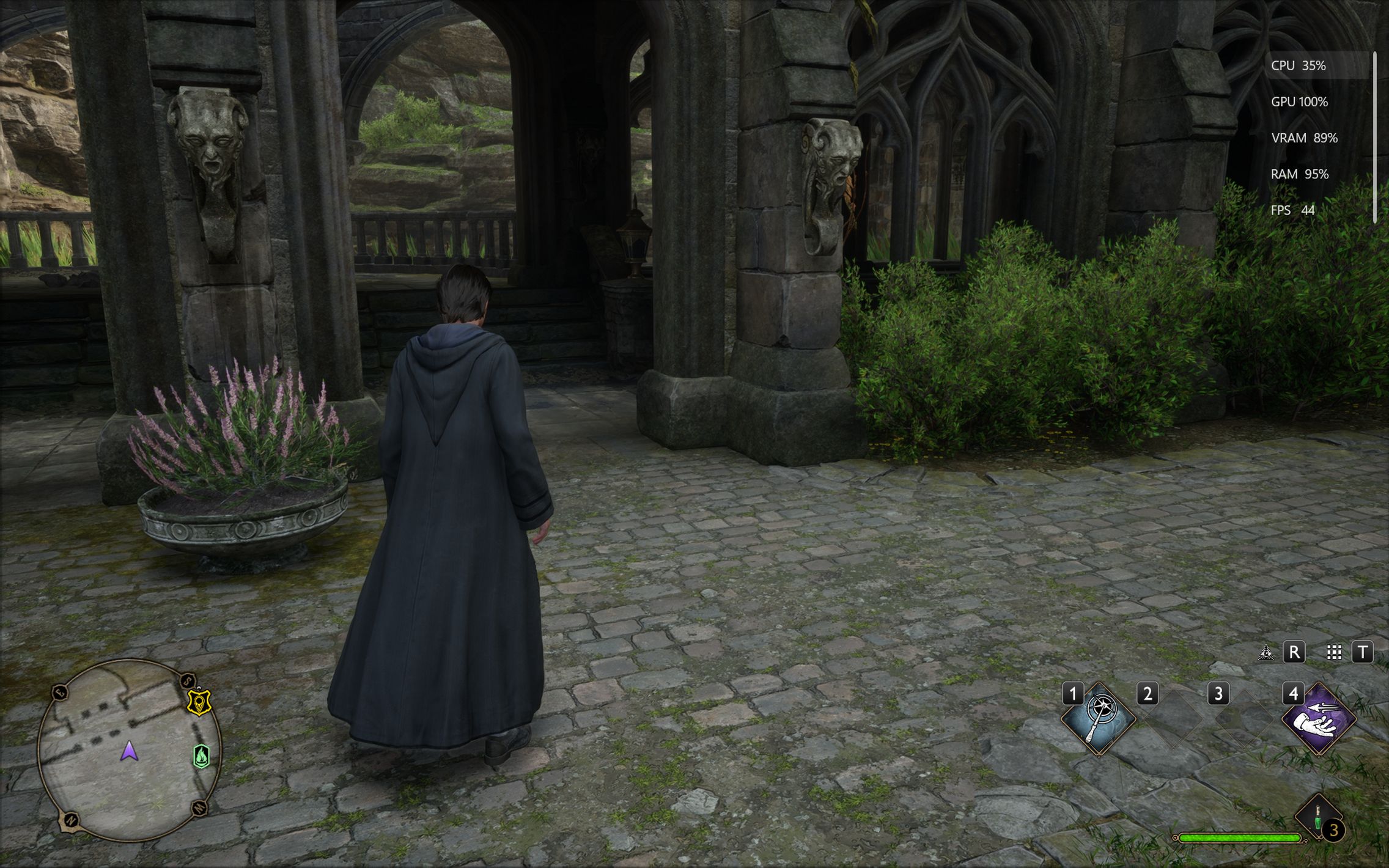The width and height of the screenshot is (1389, 868).
Task: Click the Revelio eye-triangle icon
Action: click(x=1266, y=653)
